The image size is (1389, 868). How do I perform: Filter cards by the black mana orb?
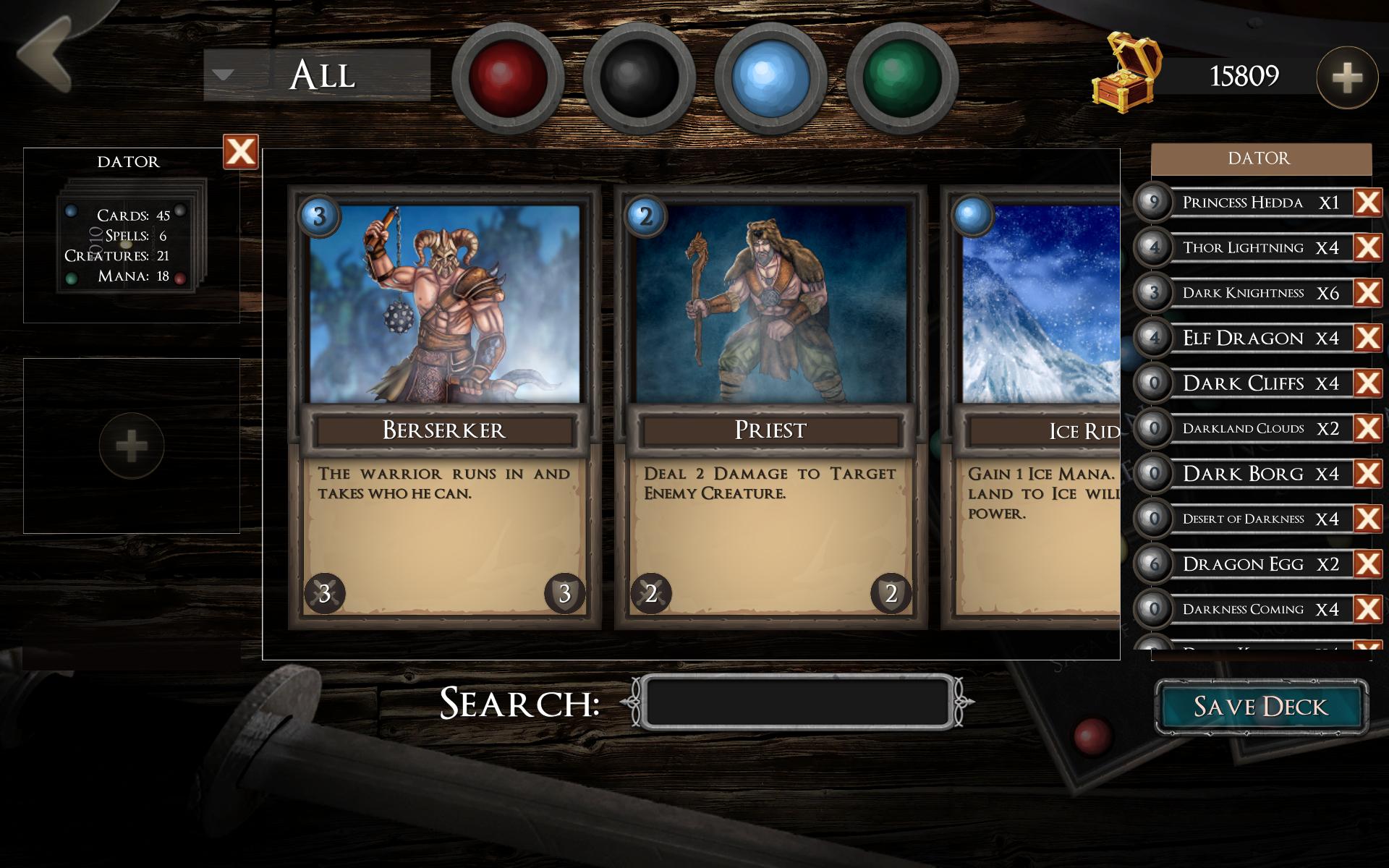pos(639,77)
